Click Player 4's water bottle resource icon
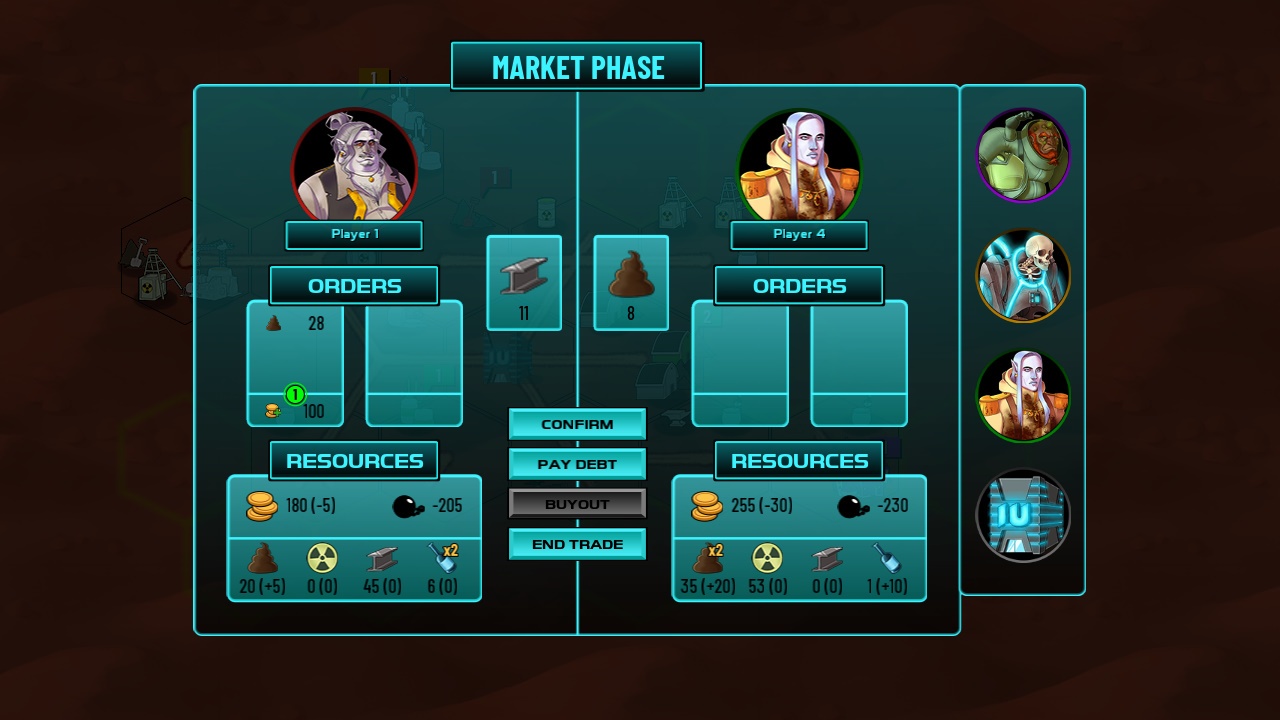Screen dimensions: 1280x720 click(886, 559)
